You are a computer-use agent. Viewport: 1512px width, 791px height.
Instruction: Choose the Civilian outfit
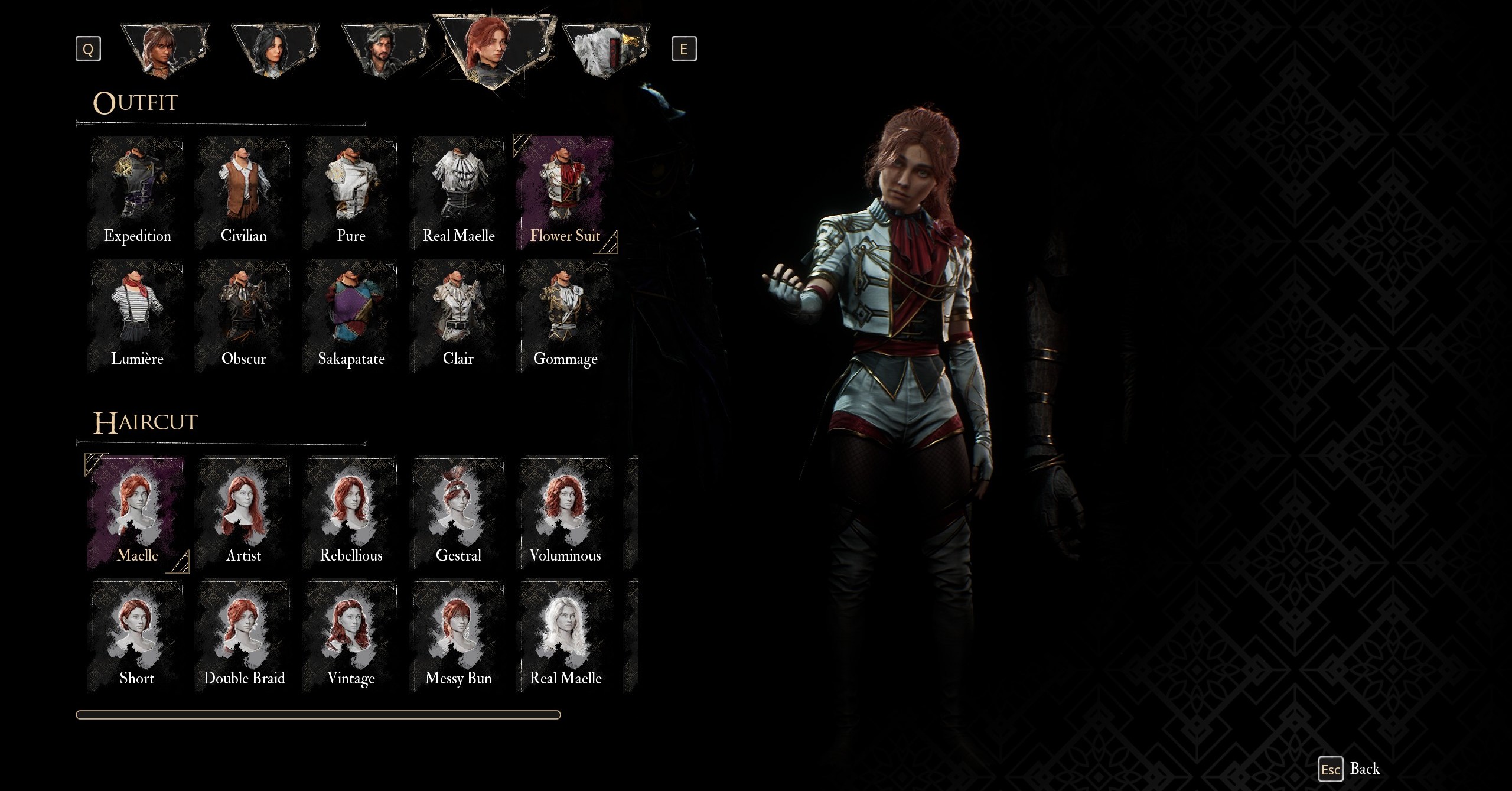coord(244,193)
